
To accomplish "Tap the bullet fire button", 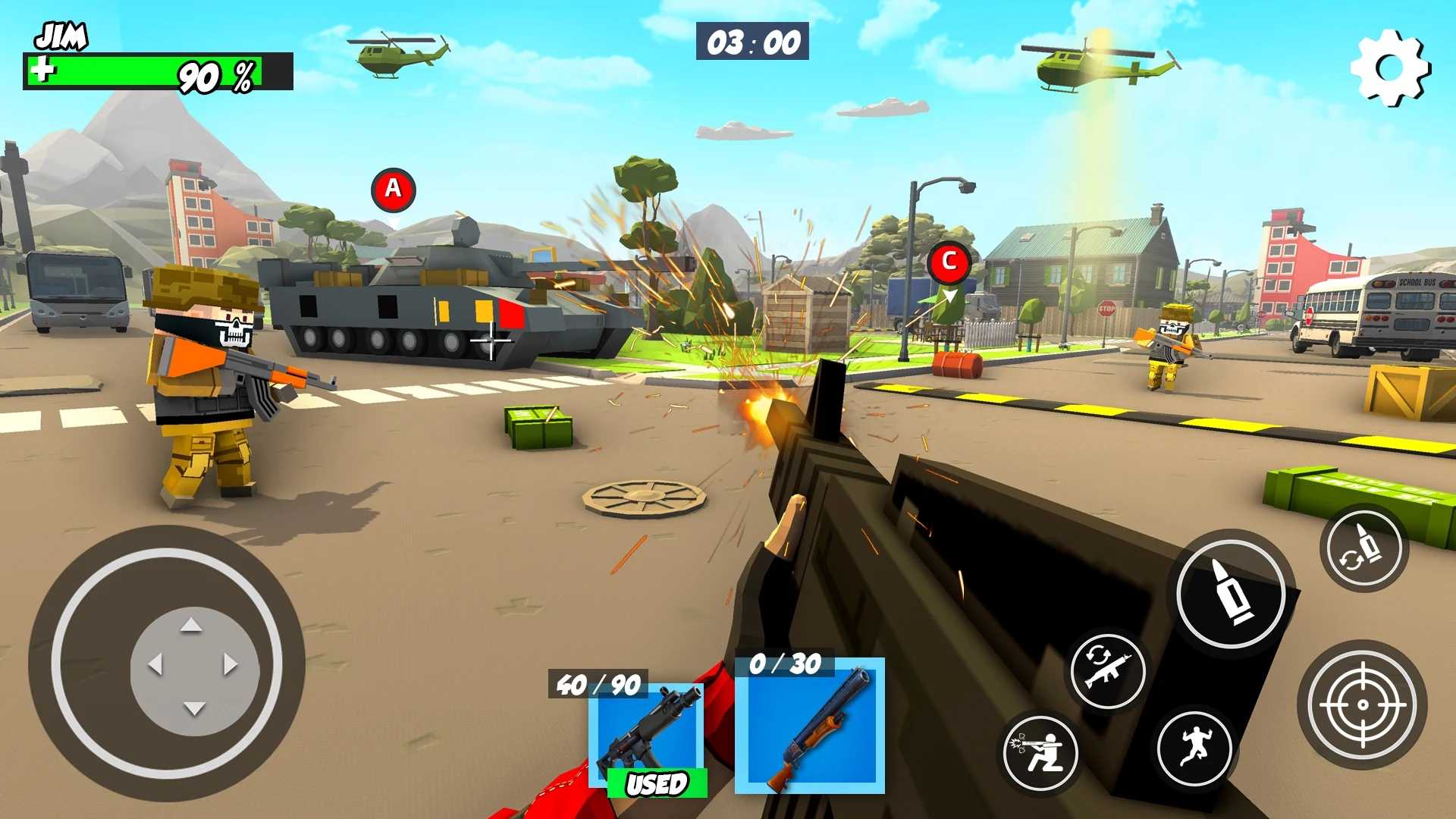I will pyautogui.click(x=1231, y=594).
